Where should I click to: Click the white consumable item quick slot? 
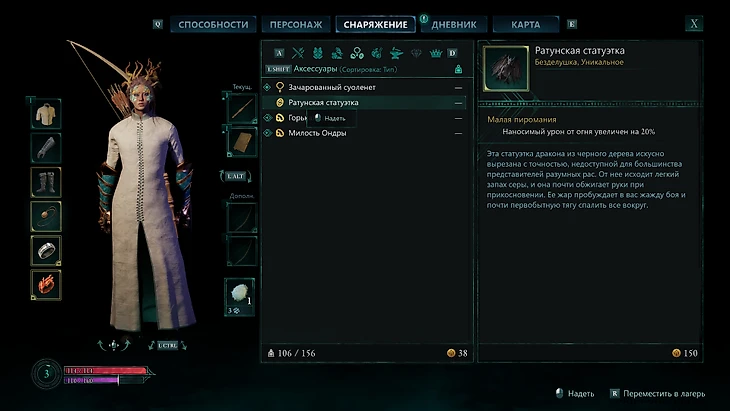coord(241,293)
